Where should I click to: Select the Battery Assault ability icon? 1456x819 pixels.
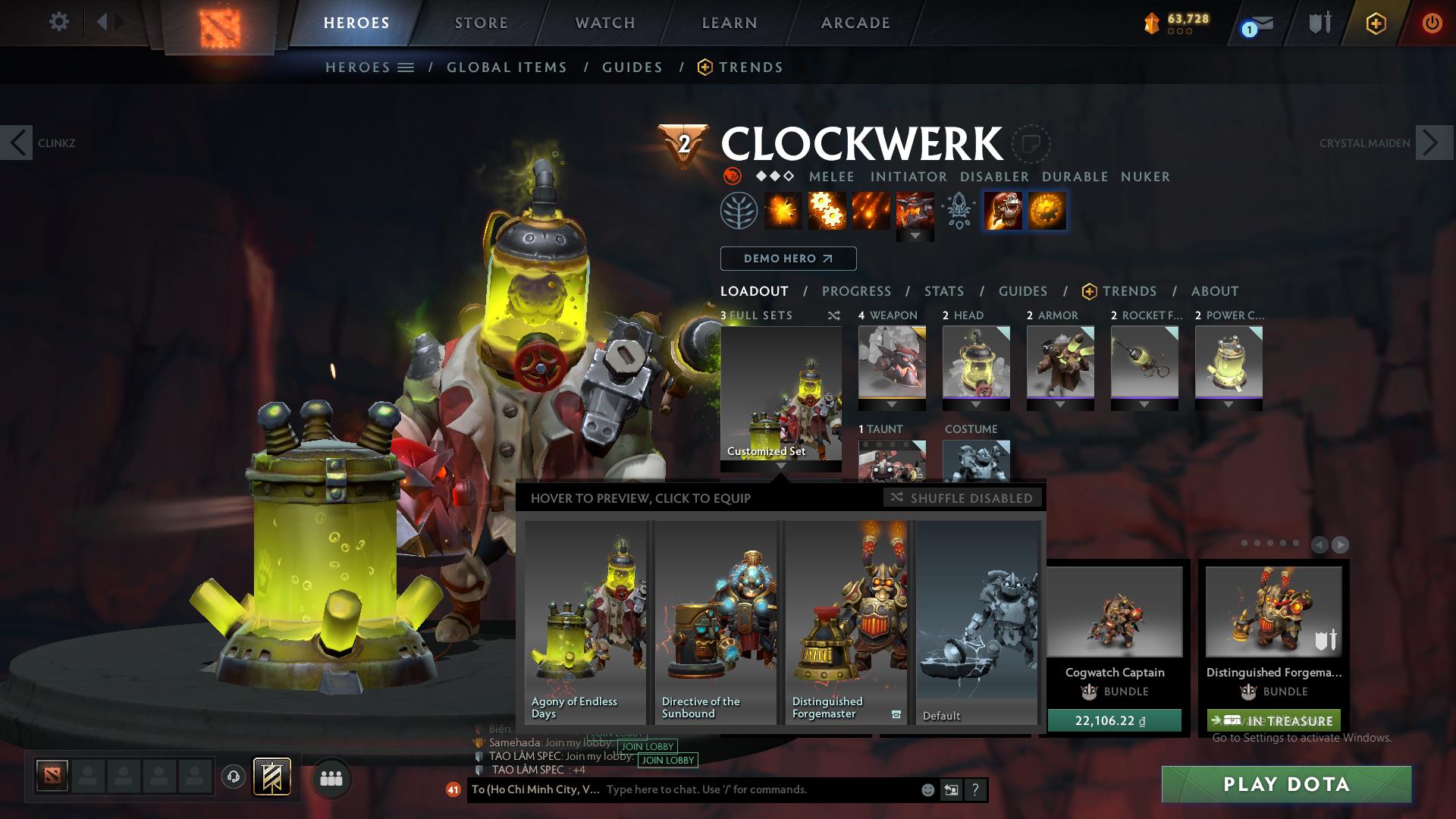(x=785, y=211)
